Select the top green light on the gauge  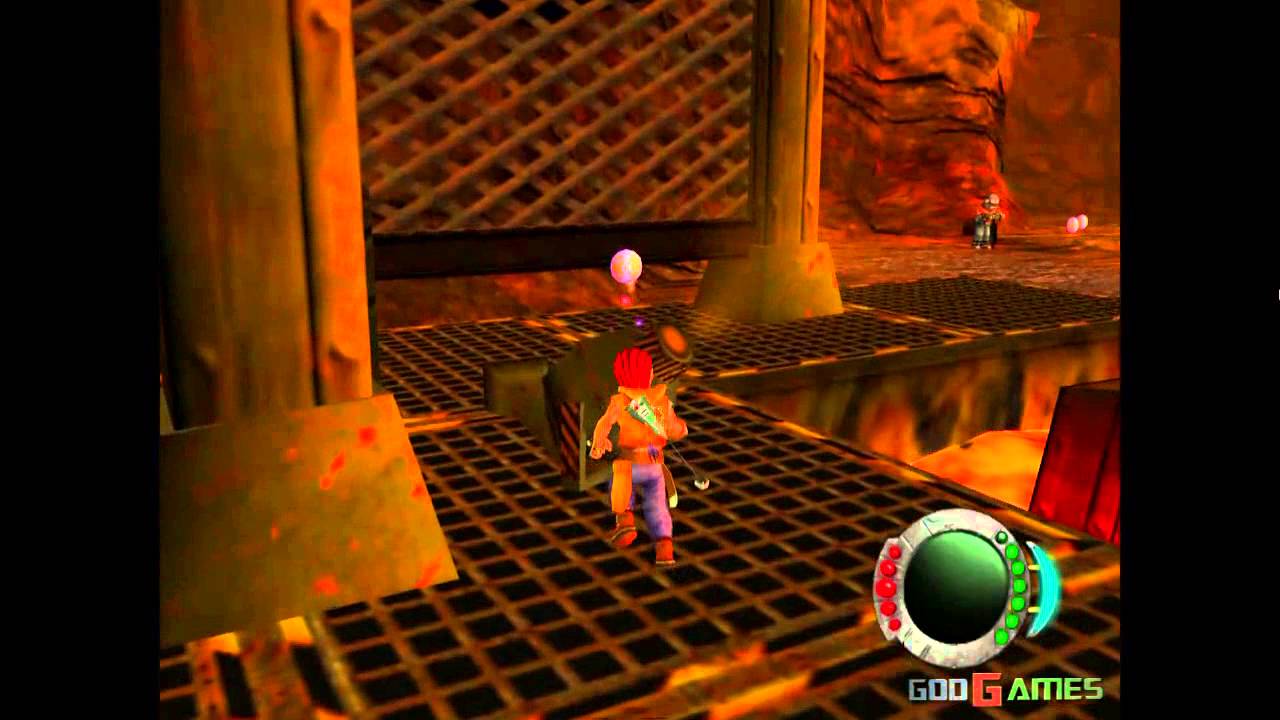pos(1012,552)
